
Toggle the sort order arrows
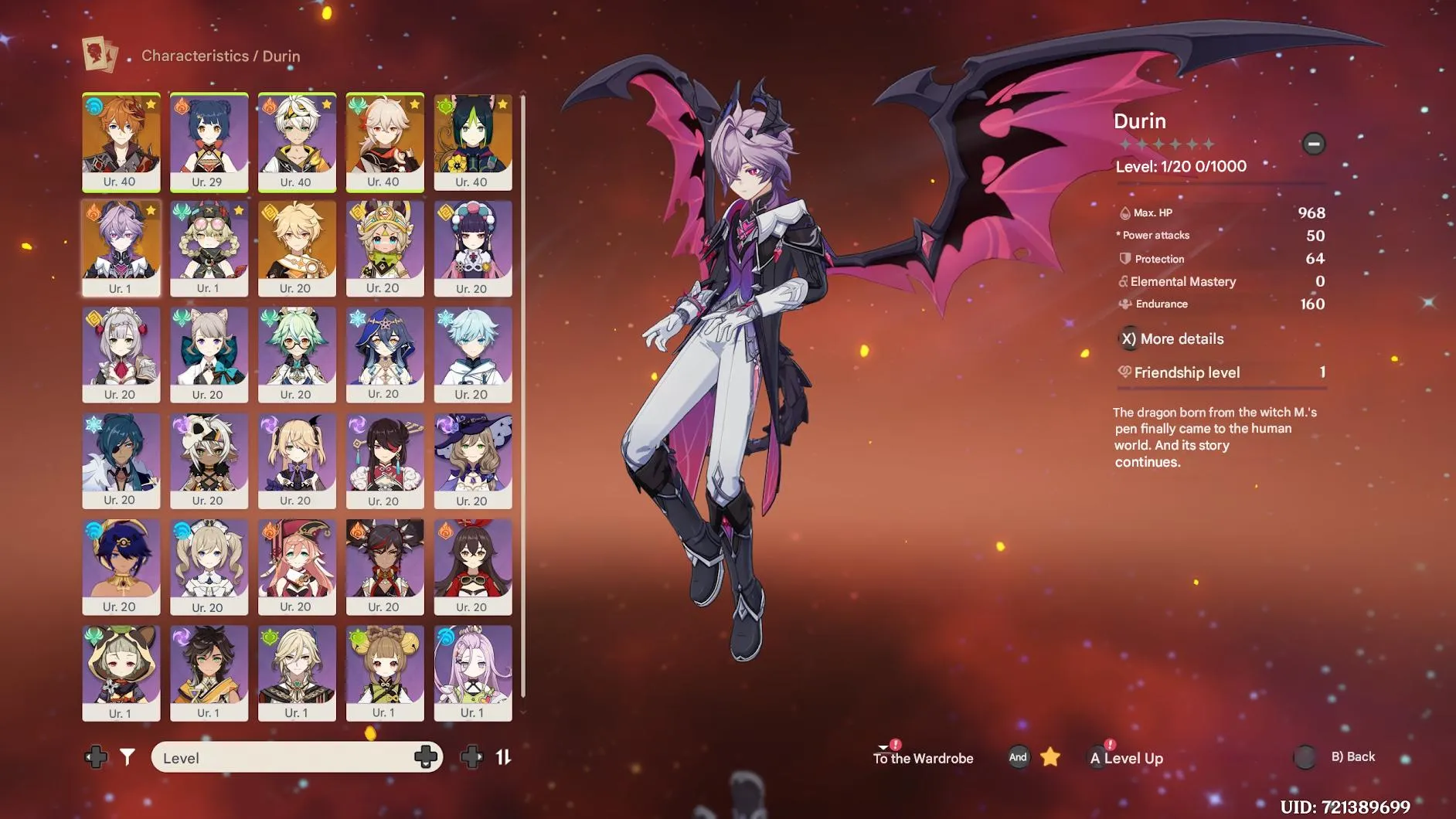pos(503,757)
